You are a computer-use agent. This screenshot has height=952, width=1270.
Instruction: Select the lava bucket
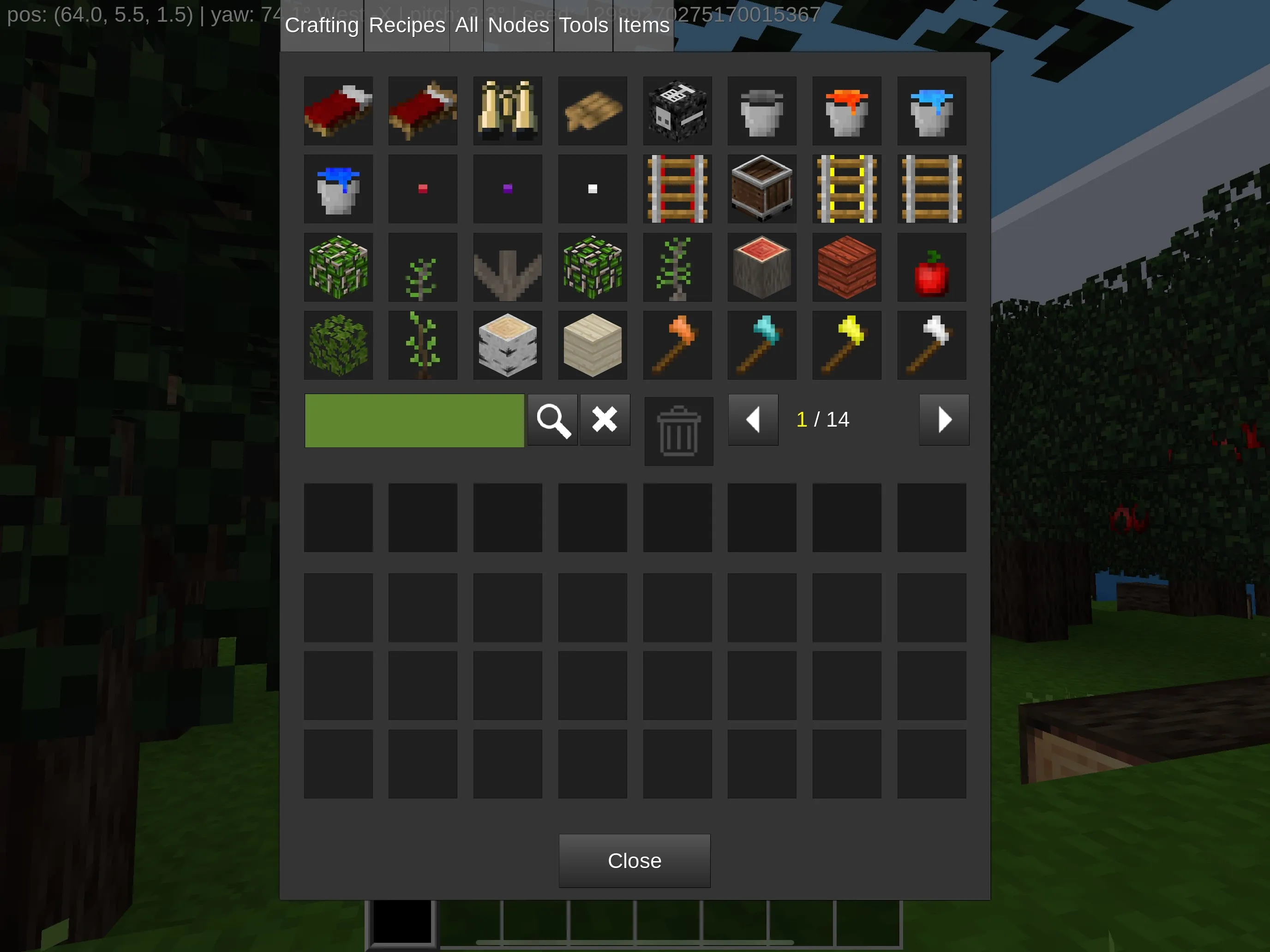[846, 111]
